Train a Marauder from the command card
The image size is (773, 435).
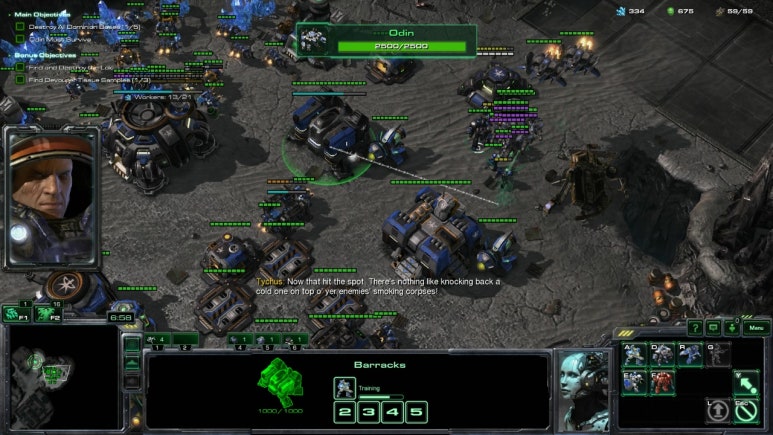click(x=662, y=354)
